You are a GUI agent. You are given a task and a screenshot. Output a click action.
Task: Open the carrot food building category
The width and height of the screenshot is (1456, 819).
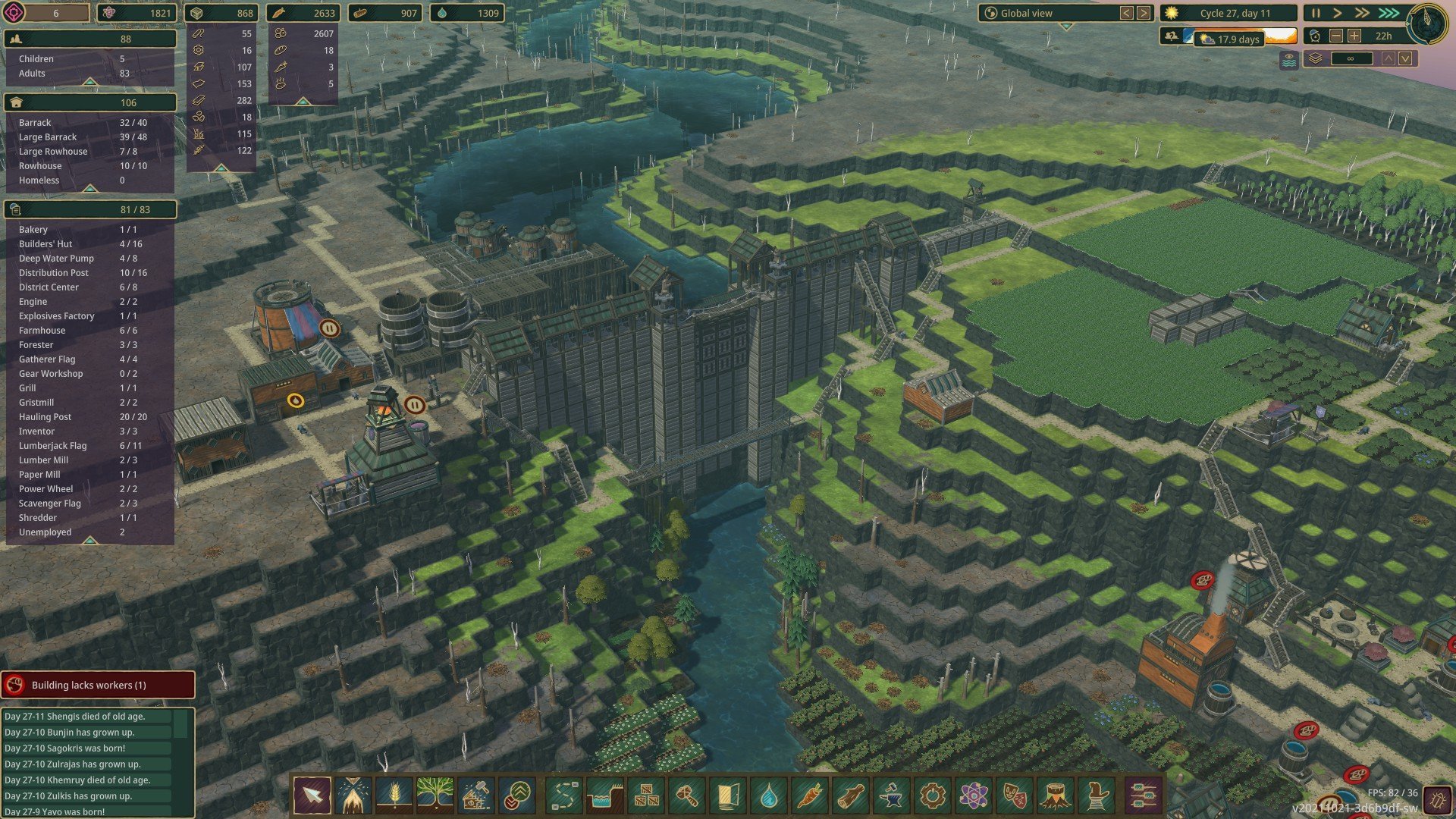point(809,796)
